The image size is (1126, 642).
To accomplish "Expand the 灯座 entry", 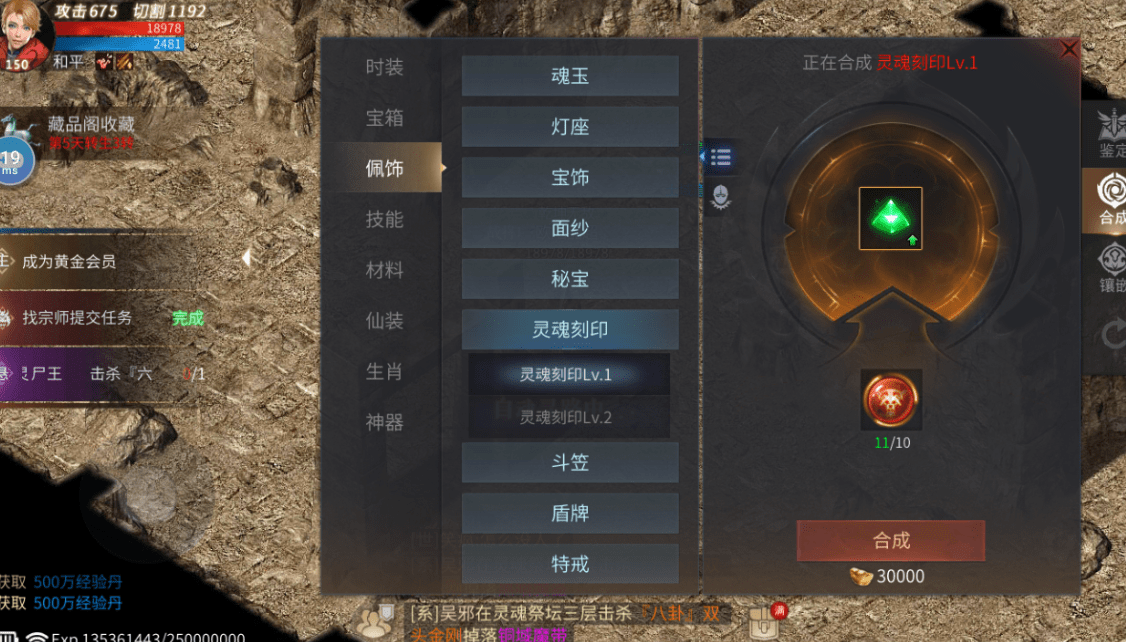I will [x=570, y=127].
